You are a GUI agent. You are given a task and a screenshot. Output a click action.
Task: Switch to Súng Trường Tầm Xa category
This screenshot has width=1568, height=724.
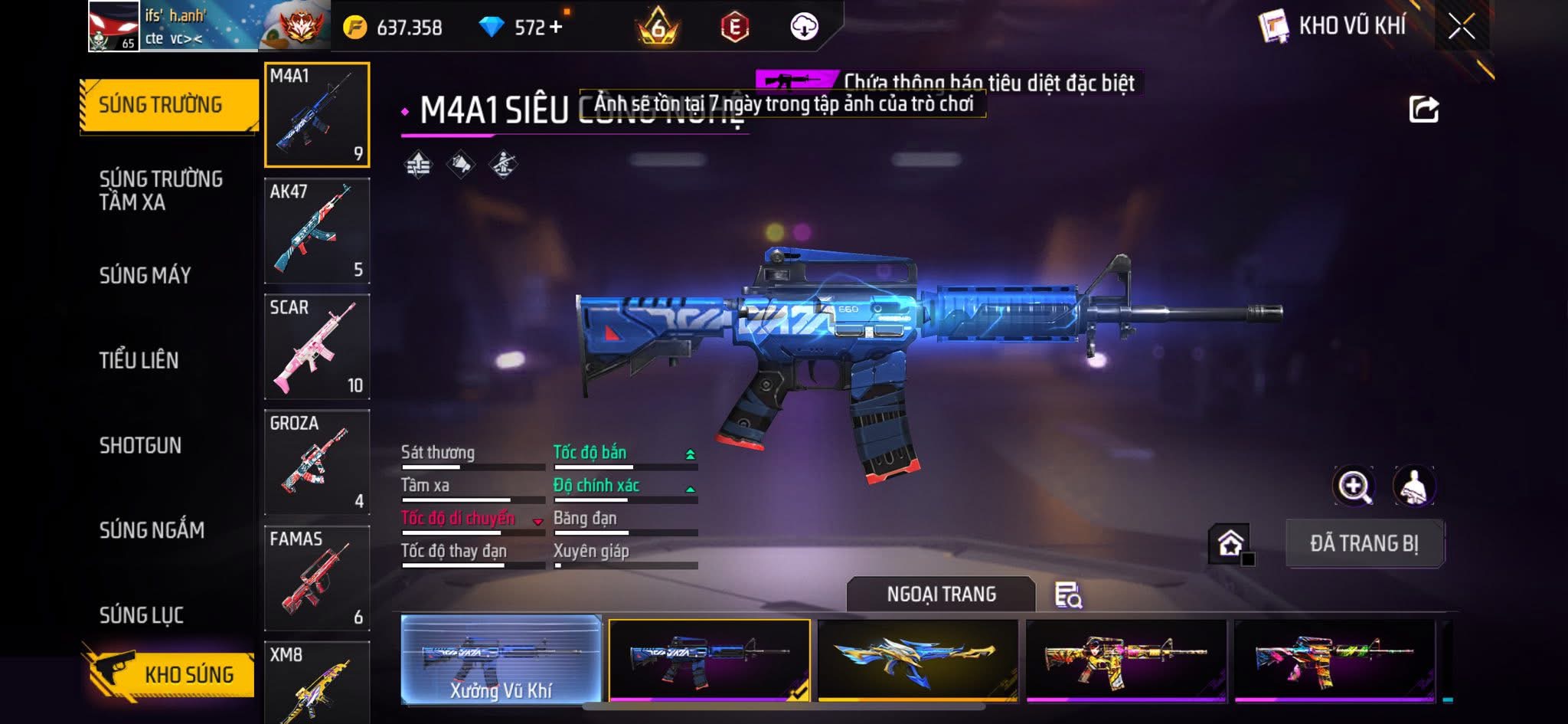point(161,190)
